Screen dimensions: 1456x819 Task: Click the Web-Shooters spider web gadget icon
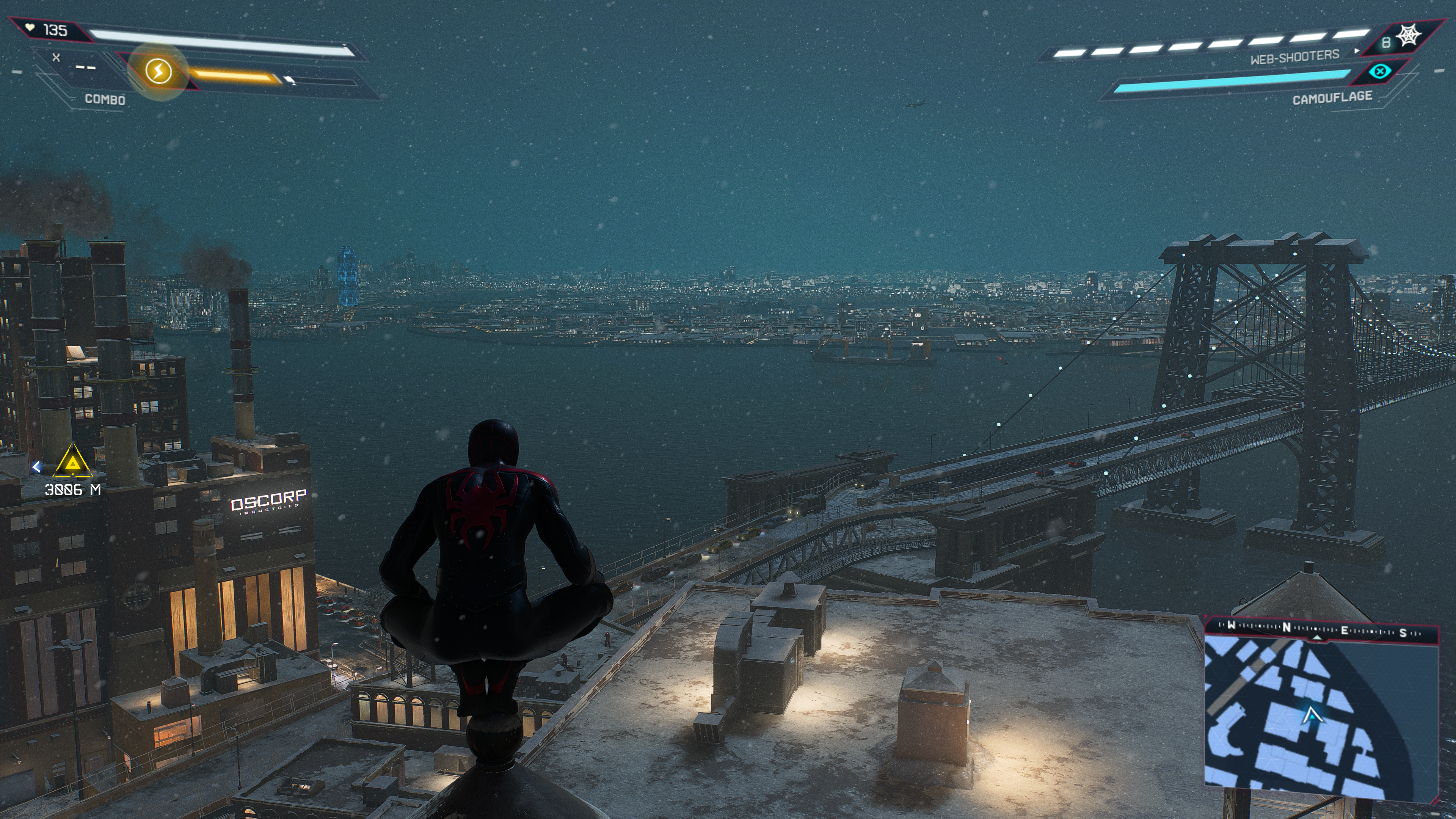pyautogui.click(x=1408, y=36)
